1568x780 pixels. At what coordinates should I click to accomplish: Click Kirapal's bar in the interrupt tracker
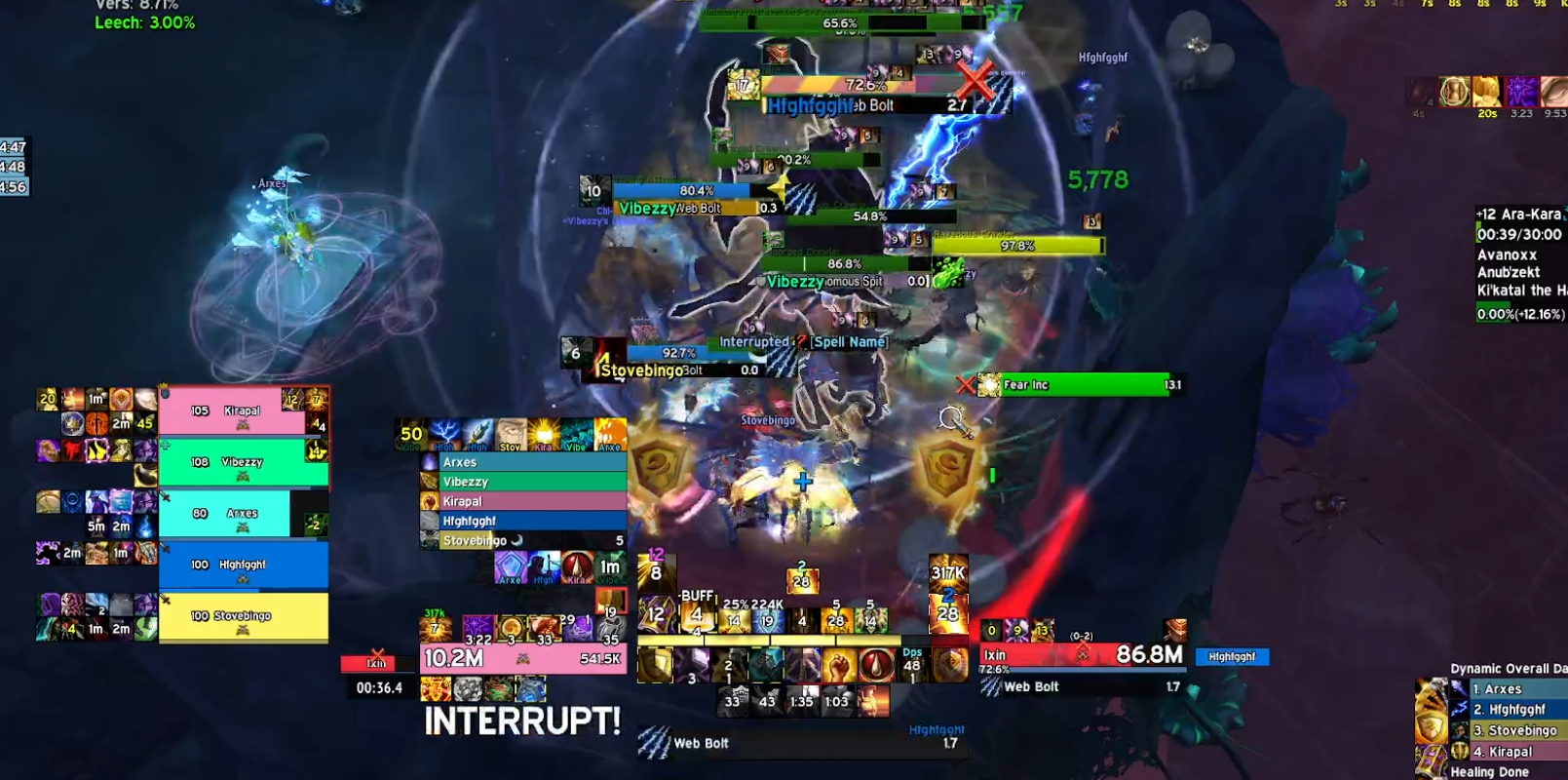click(x=526, y=501)
